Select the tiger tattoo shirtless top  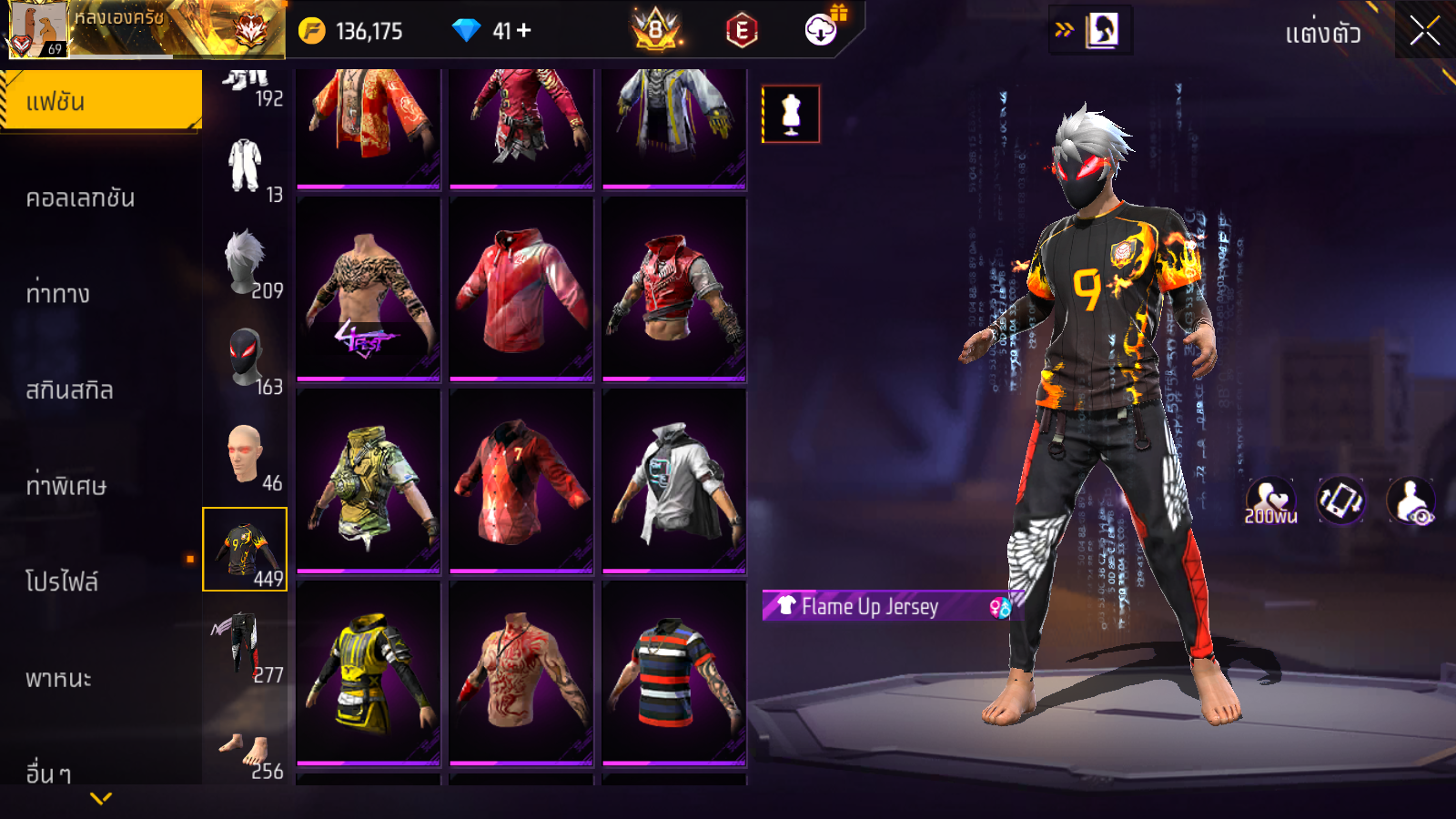[369, 288]
